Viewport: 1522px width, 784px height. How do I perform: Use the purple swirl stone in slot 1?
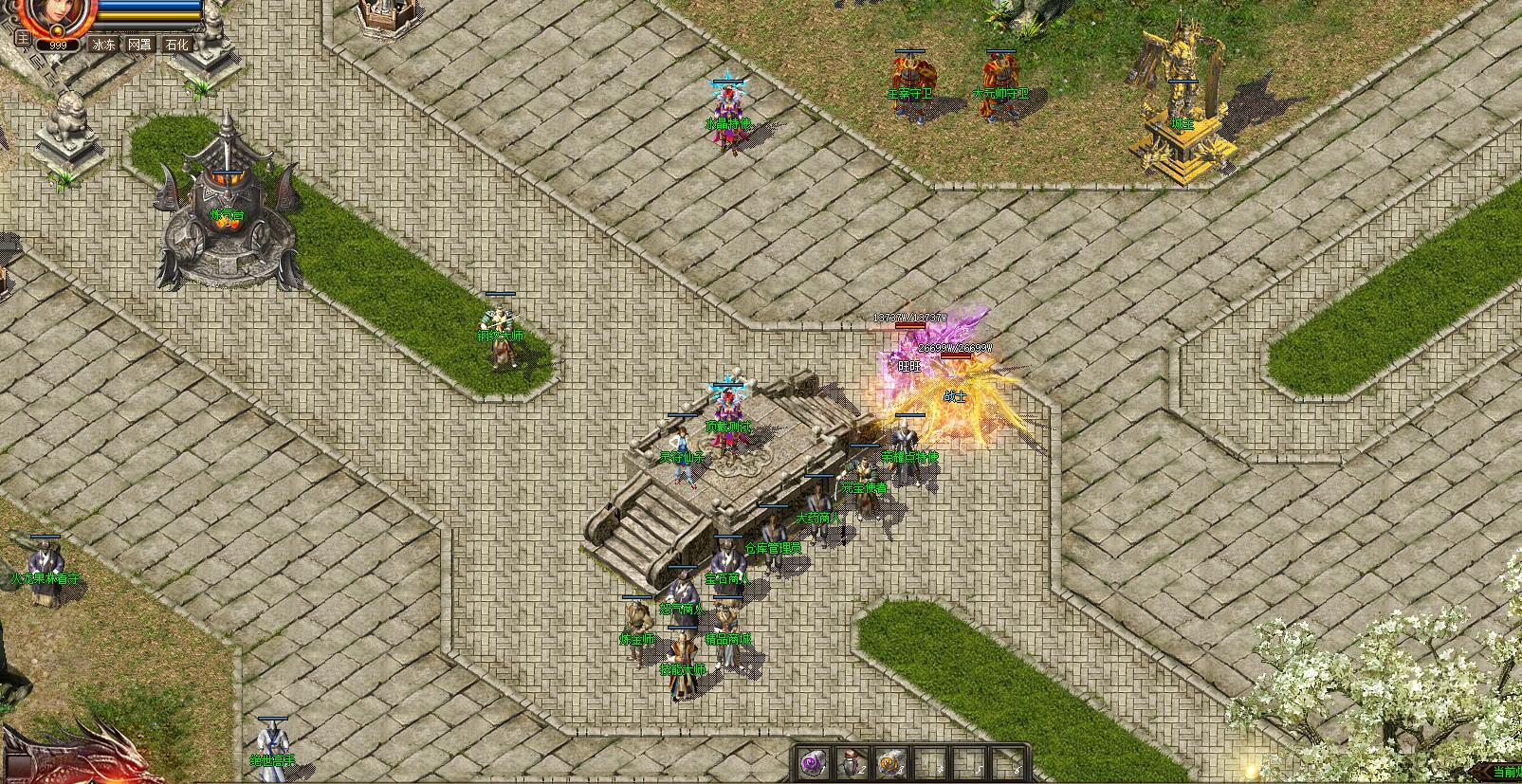812,761
